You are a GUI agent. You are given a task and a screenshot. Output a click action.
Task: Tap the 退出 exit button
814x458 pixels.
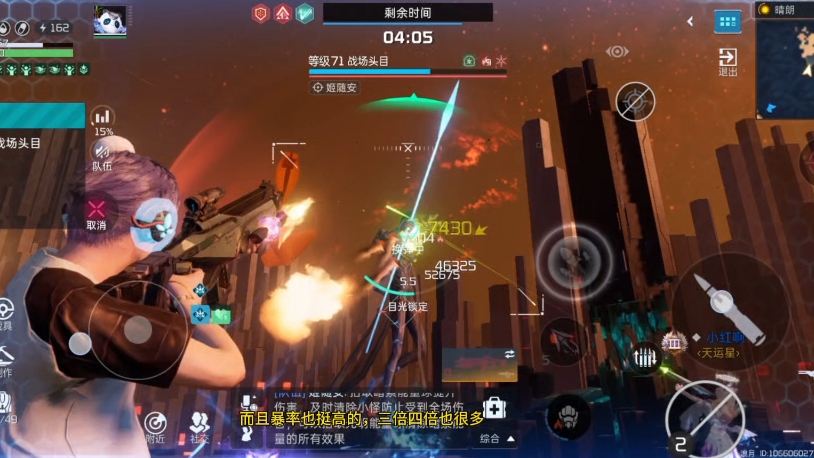pyautogui.click(x=728, y=61)
